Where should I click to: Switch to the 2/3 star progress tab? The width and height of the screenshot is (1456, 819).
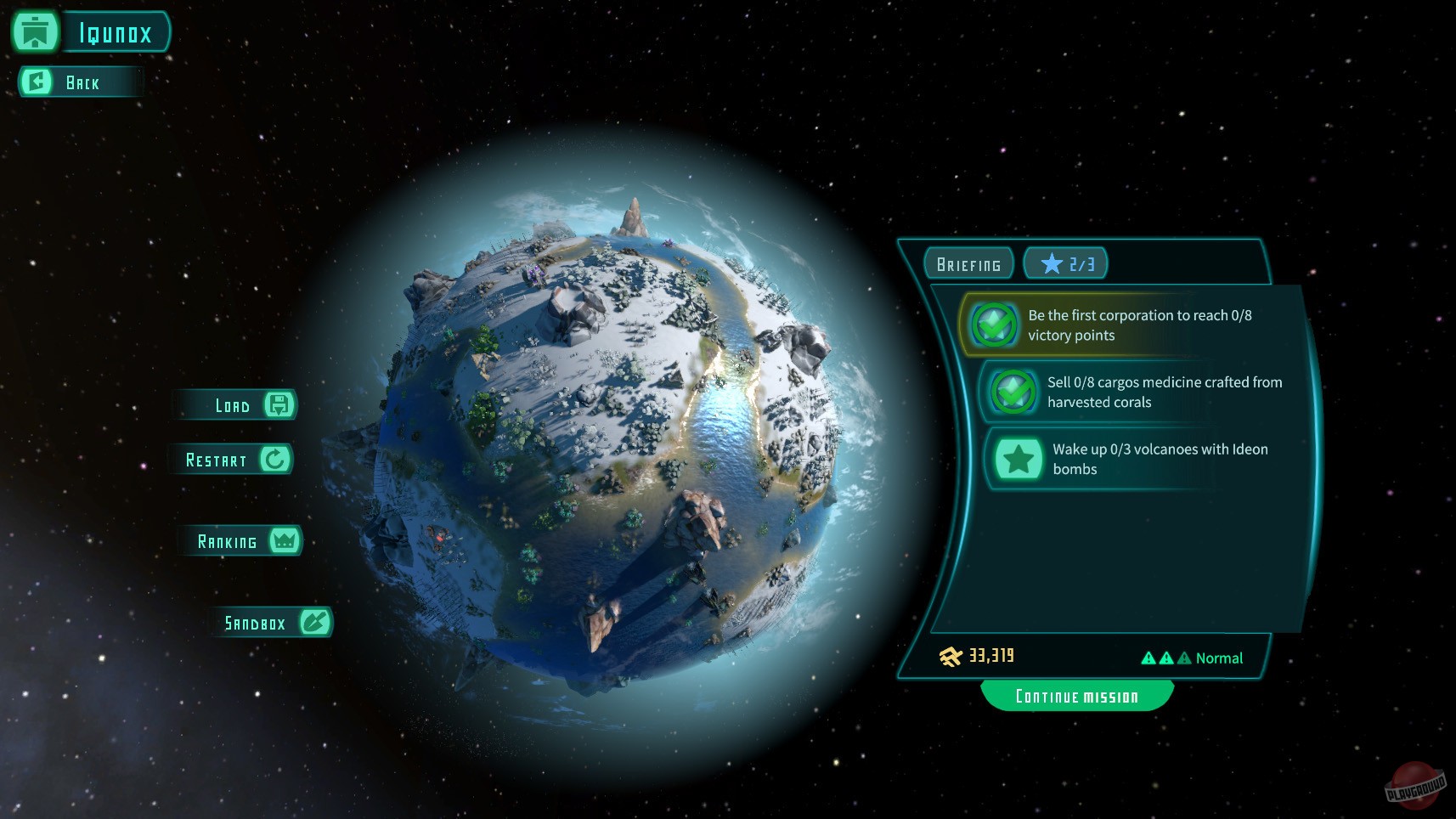(1066, 263)
